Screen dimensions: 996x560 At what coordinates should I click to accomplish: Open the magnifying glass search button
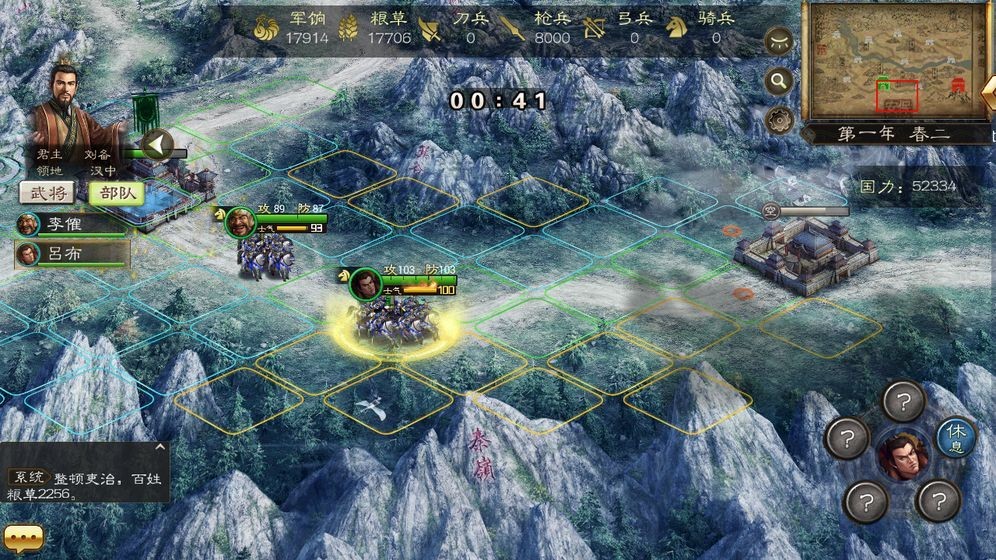(778, 80)
